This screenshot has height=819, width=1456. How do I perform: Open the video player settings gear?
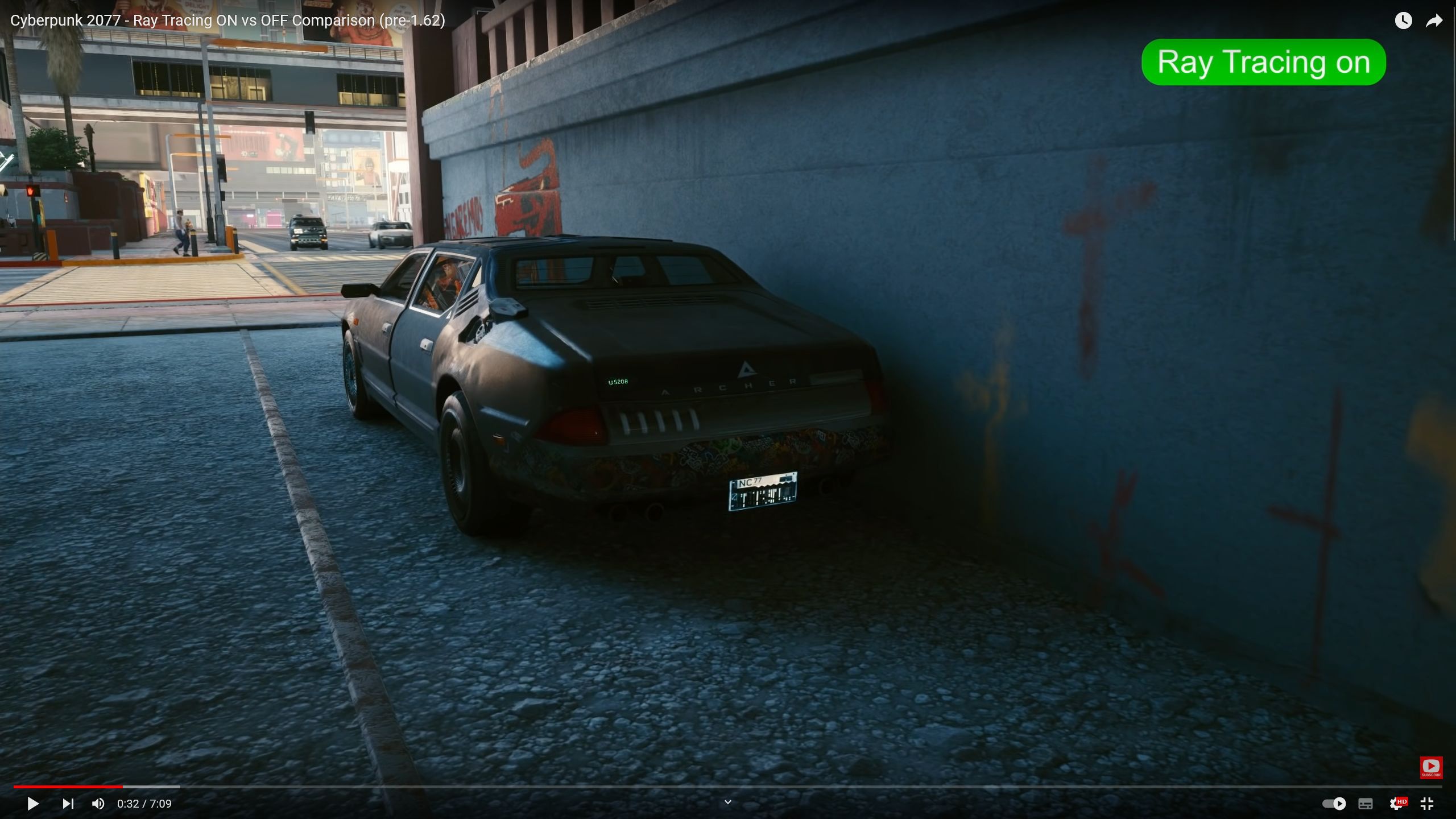coord(1396,804)
